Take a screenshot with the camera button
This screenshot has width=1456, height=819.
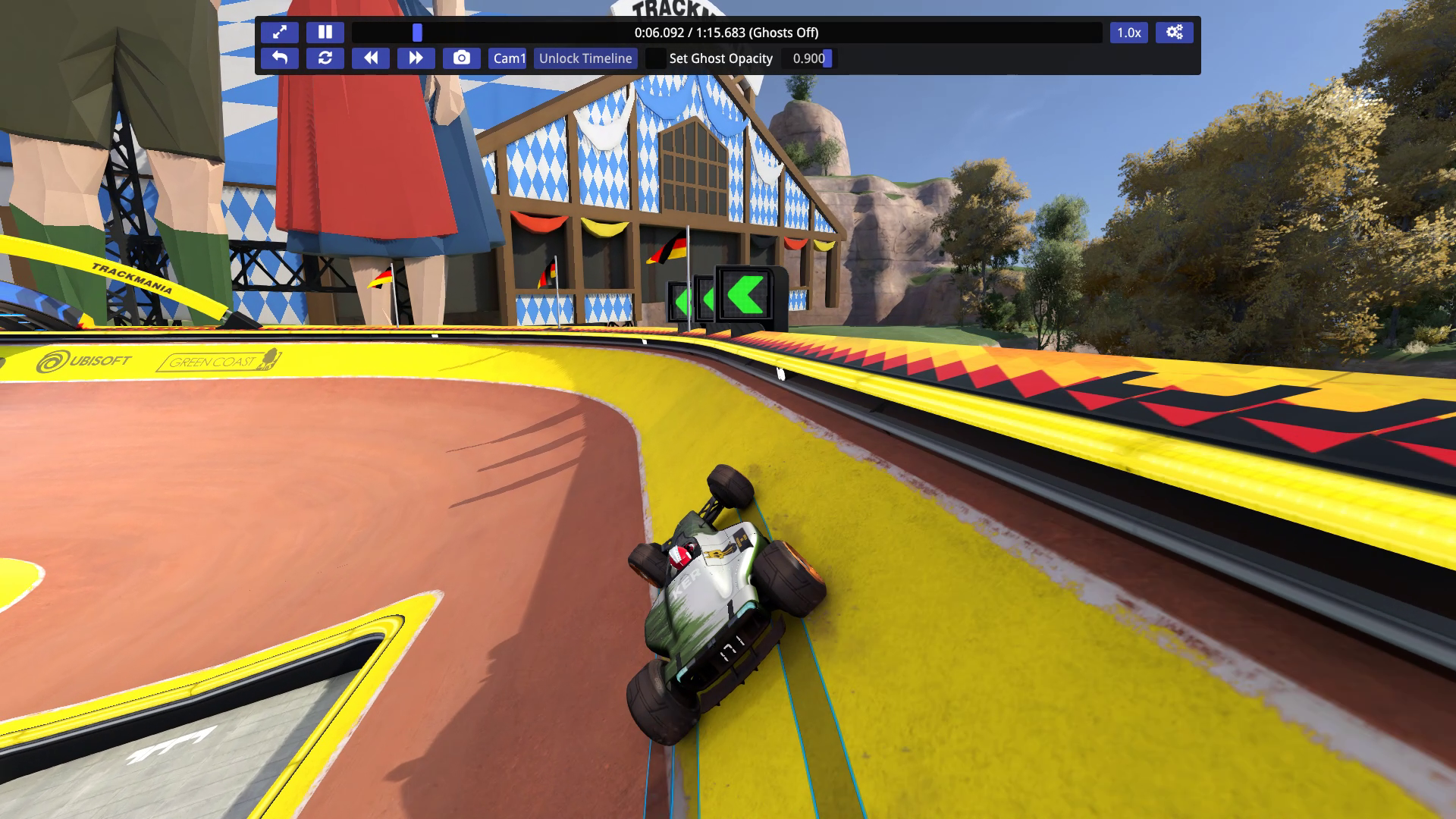coord(462,58)
